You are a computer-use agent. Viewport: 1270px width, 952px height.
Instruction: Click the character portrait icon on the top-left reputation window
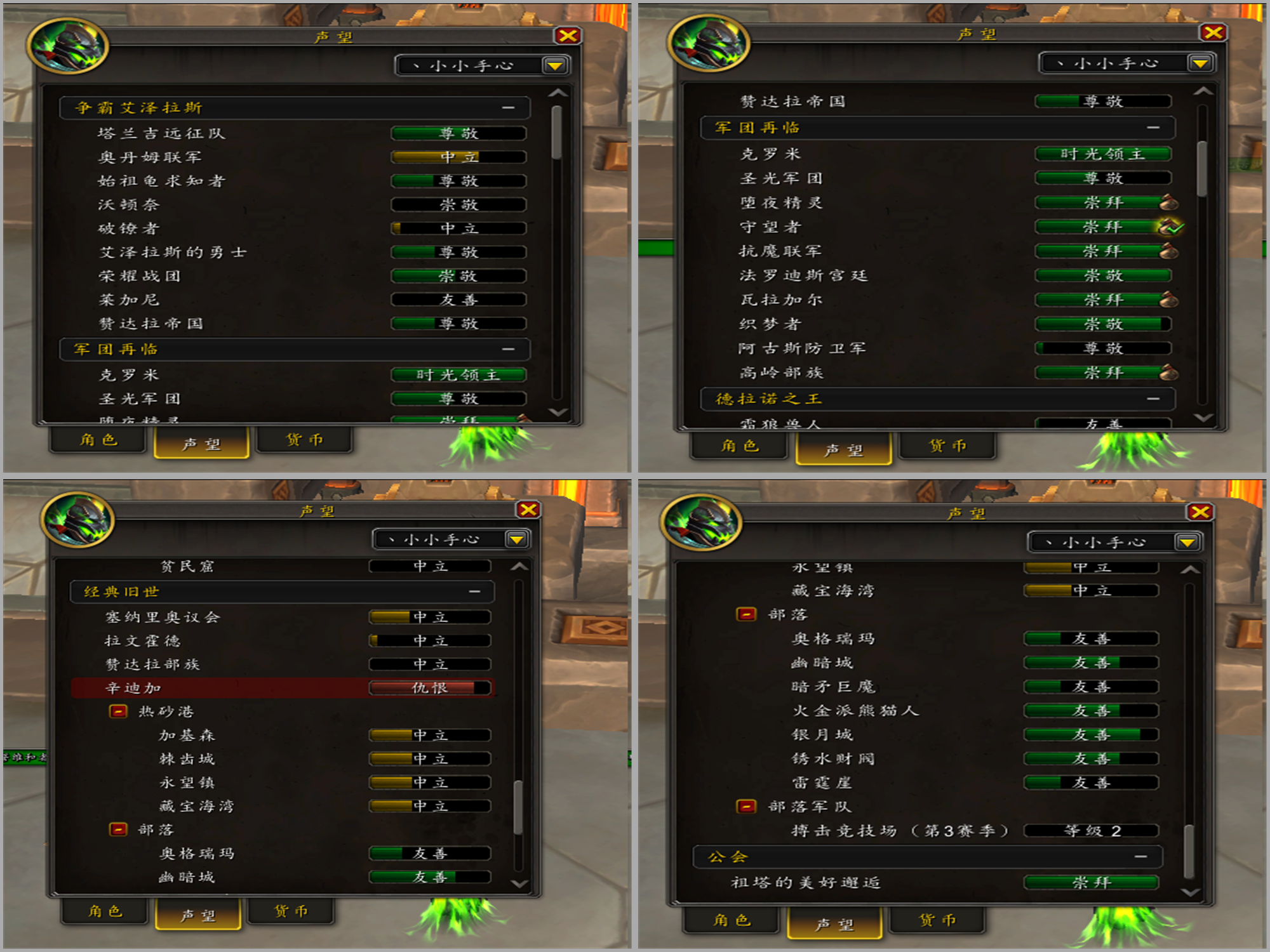pyautogui.click(x=70, y=46)
